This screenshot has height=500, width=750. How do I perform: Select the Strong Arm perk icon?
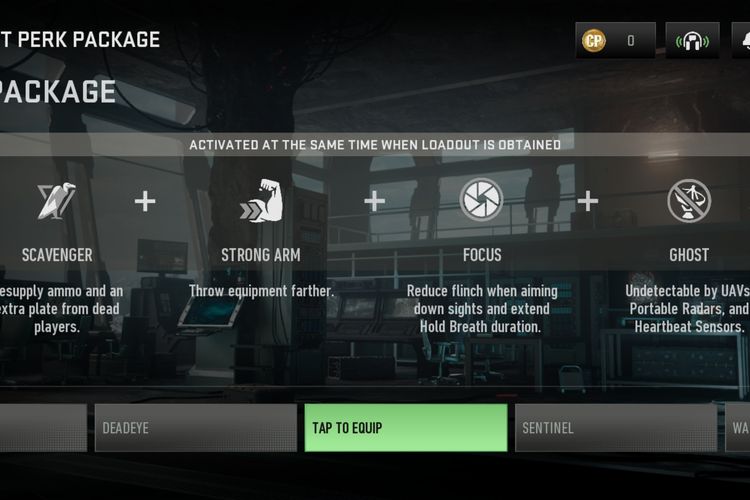click(x=260, y=200)
